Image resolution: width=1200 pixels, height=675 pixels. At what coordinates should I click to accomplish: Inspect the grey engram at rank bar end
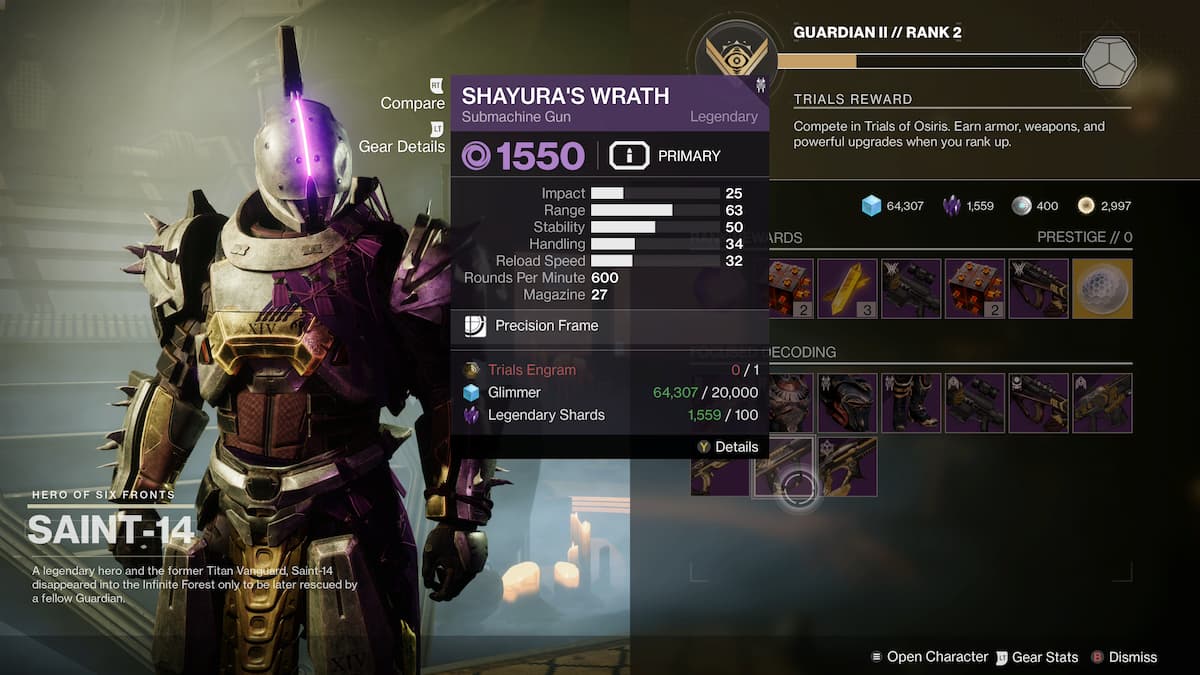coord(1109,62)
